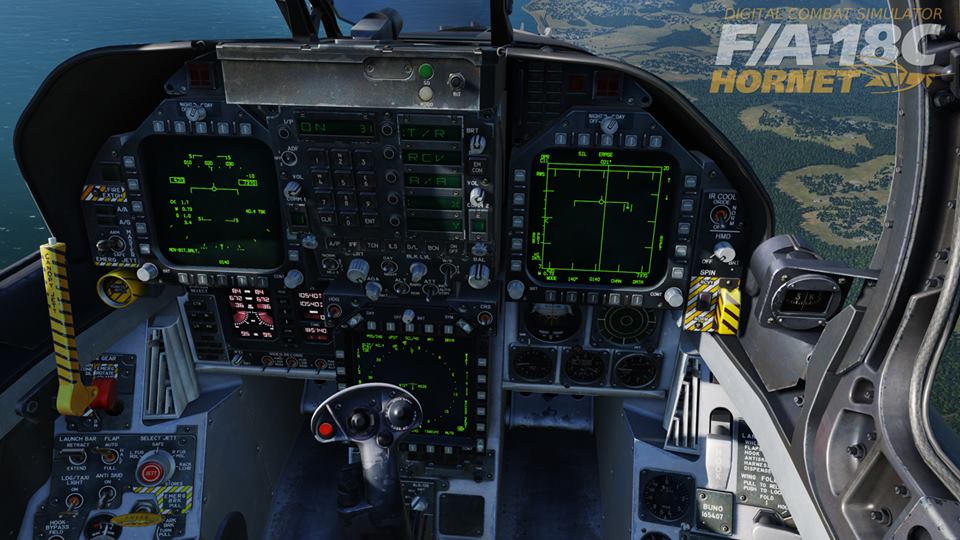The image size is (960, 540).
Task: Click the yellow emergency jettison button
Action: [x=116, y=287]
